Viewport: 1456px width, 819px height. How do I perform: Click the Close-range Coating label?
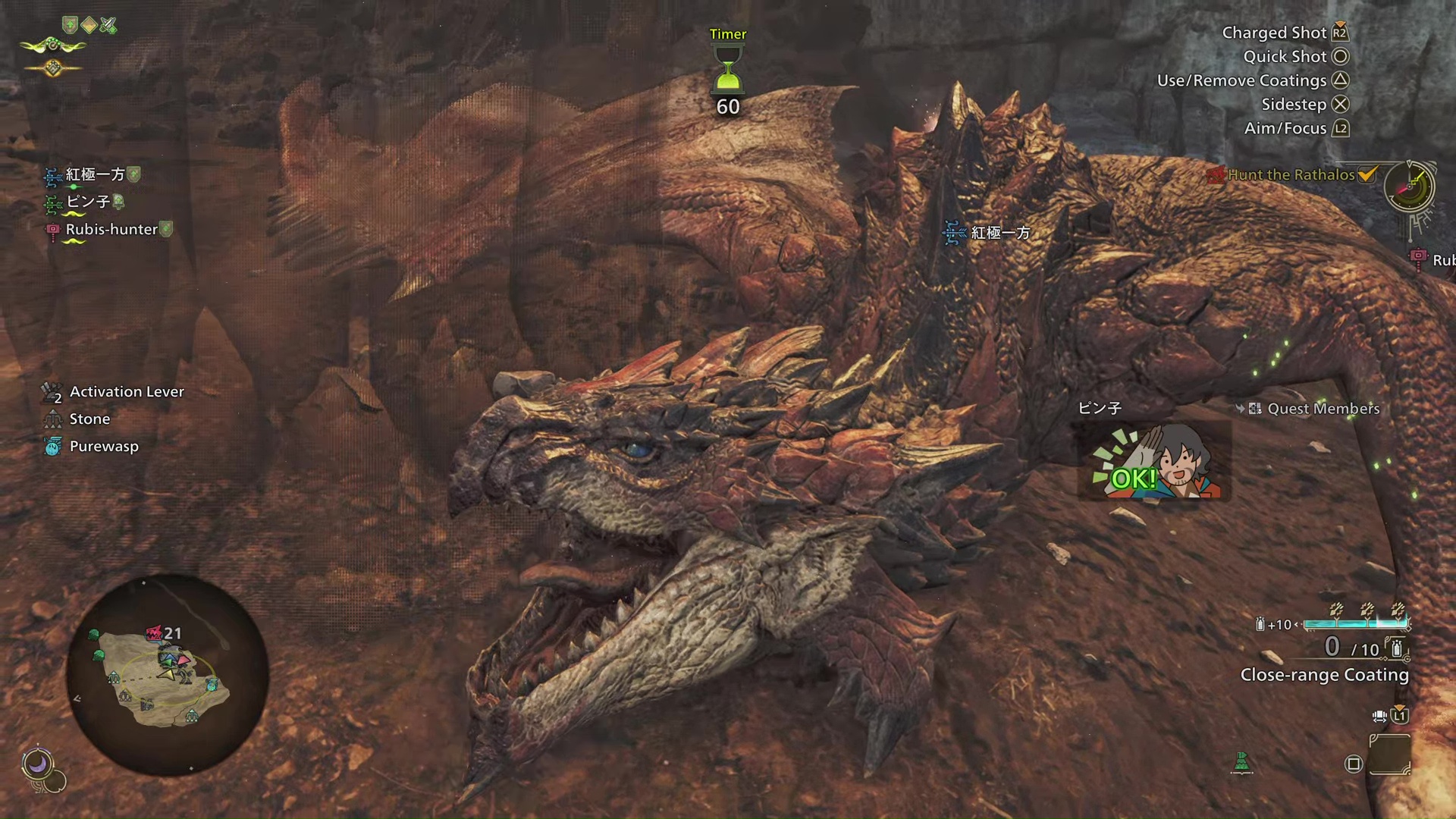(x=1324, y=675)
